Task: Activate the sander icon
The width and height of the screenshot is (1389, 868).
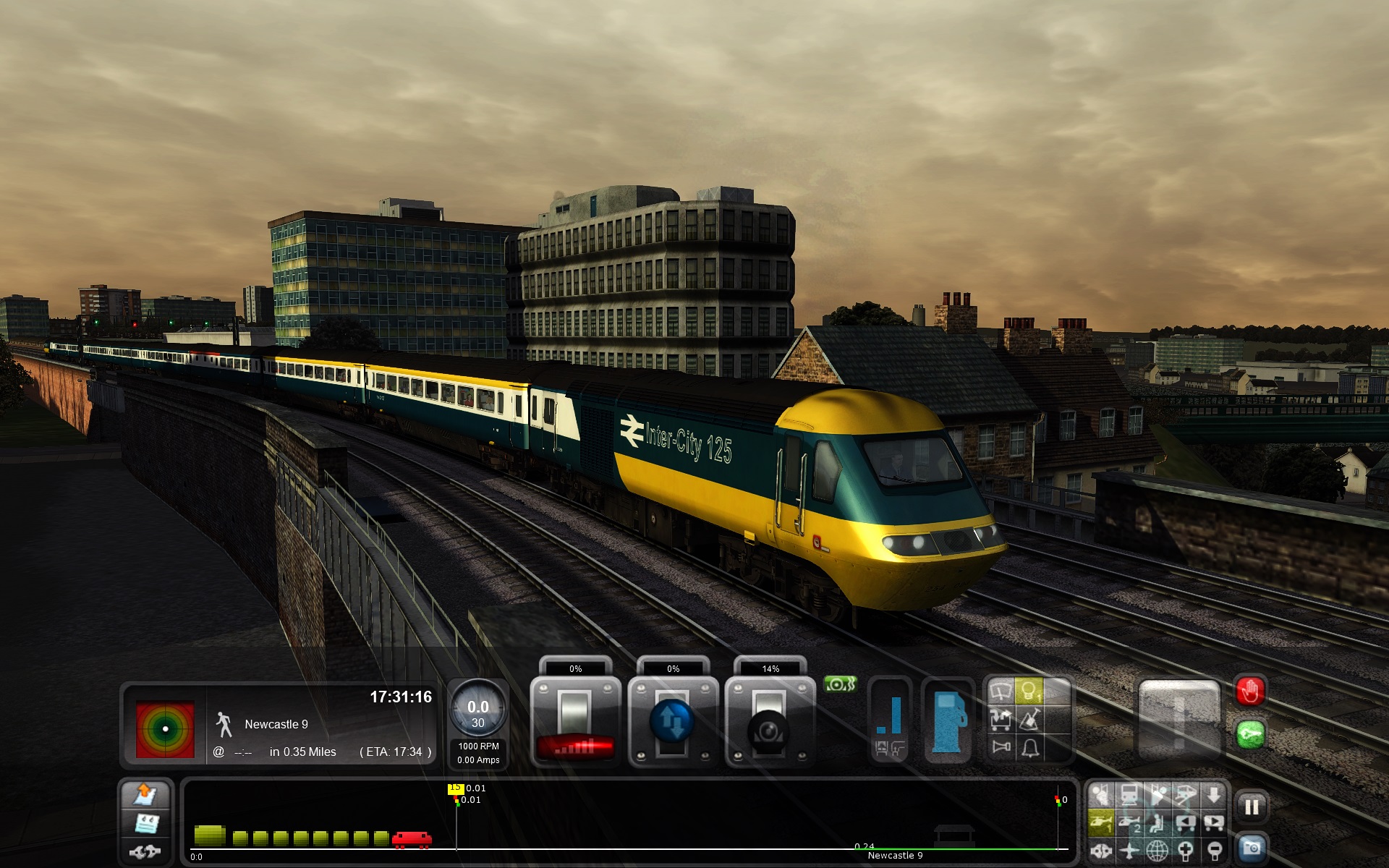Action: [x=1030, y=719]
